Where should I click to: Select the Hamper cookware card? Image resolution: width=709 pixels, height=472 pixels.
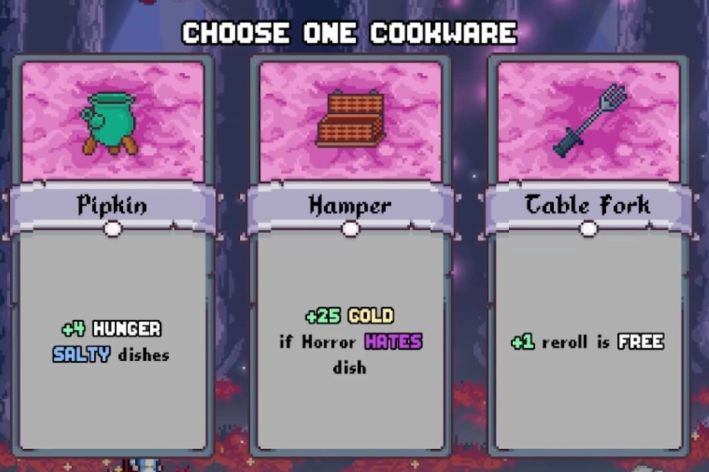pyautogui.click(x=350, y=255)
